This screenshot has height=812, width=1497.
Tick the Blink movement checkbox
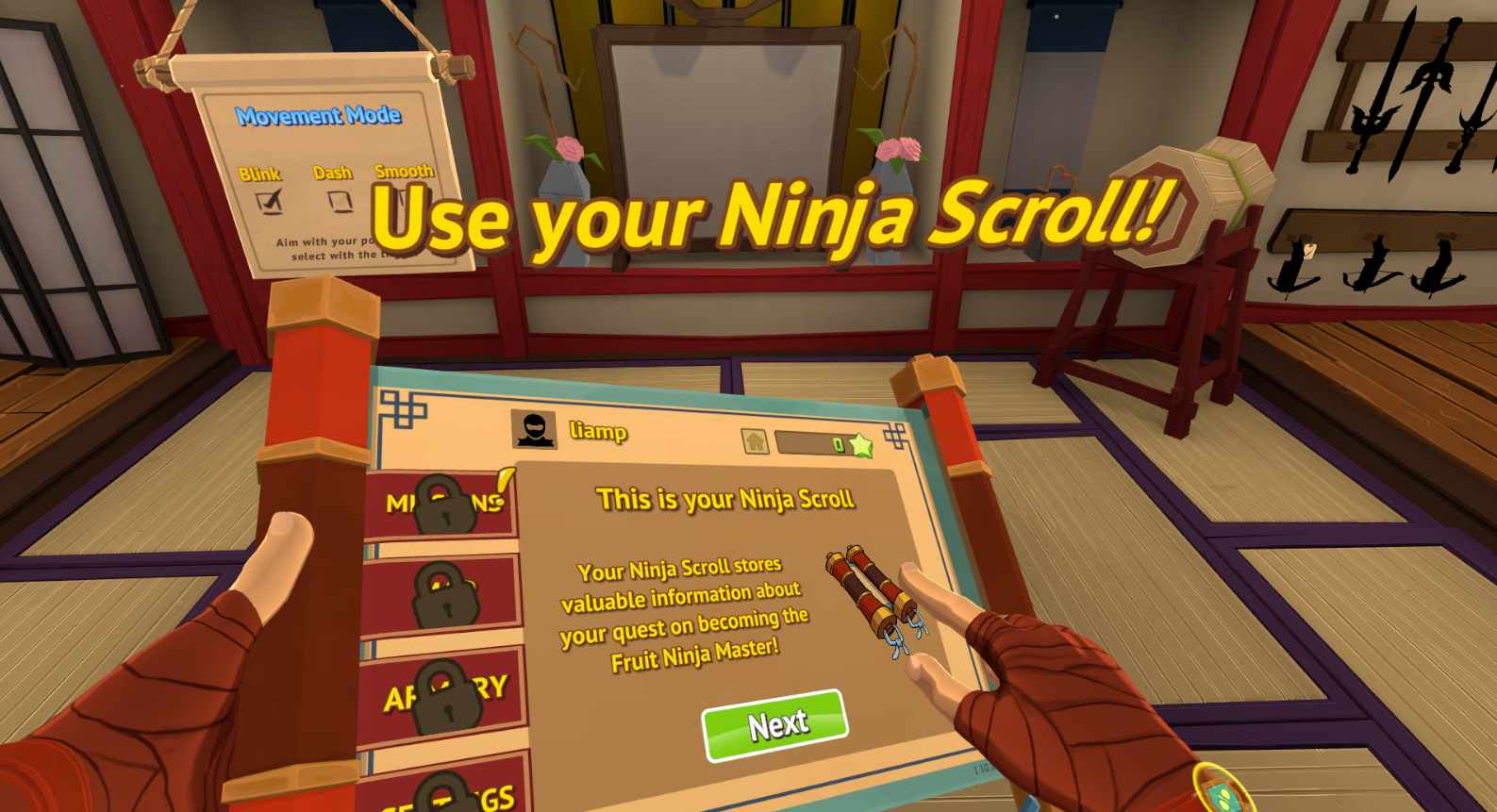(x=269, y=201)
